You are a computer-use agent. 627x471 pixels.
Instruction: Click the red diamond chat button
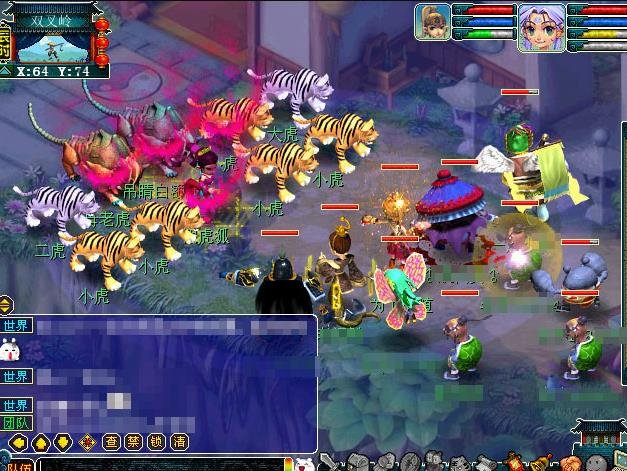(86, 441)
